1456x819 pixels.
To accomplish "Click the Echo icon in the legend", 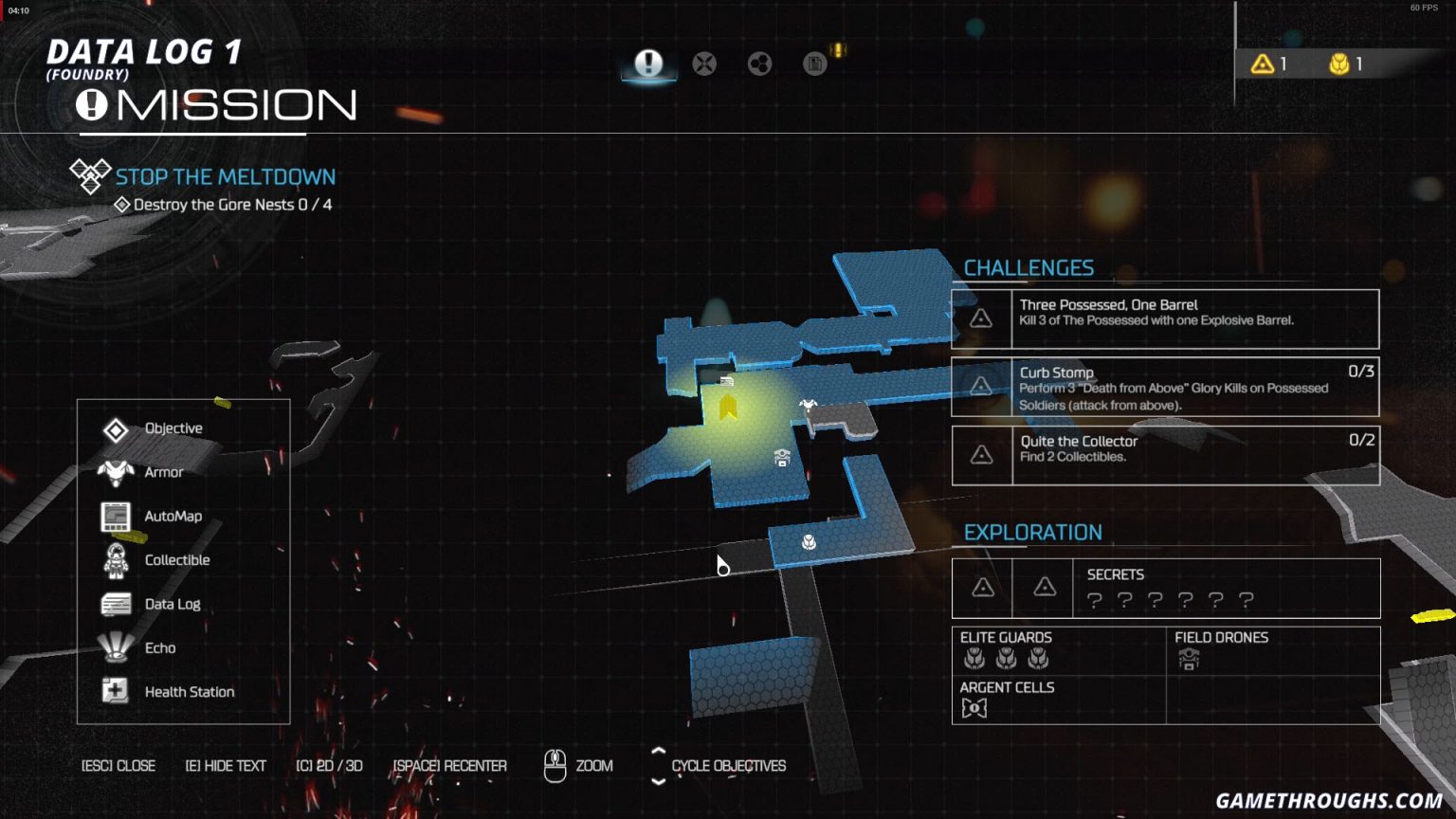I will click(x=116, y=647).
